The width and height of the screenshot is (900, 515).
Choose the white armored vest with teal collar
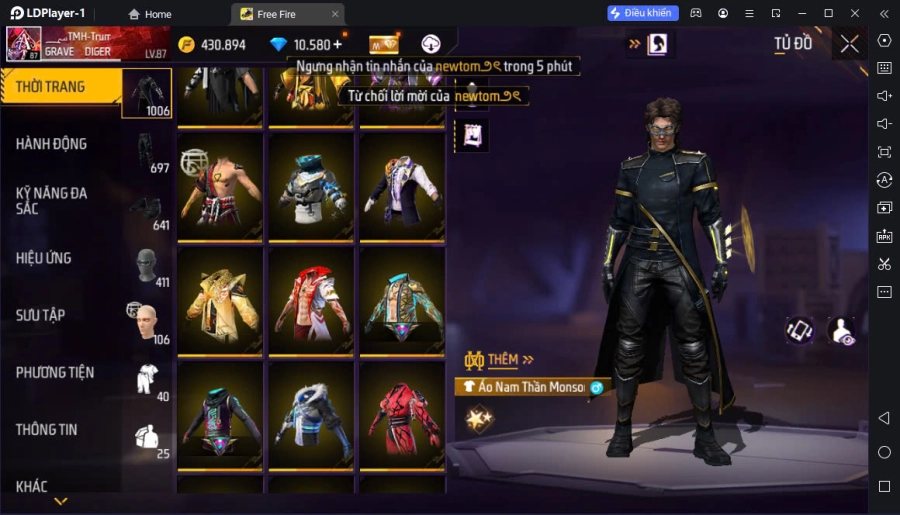[x=311, y=188]
